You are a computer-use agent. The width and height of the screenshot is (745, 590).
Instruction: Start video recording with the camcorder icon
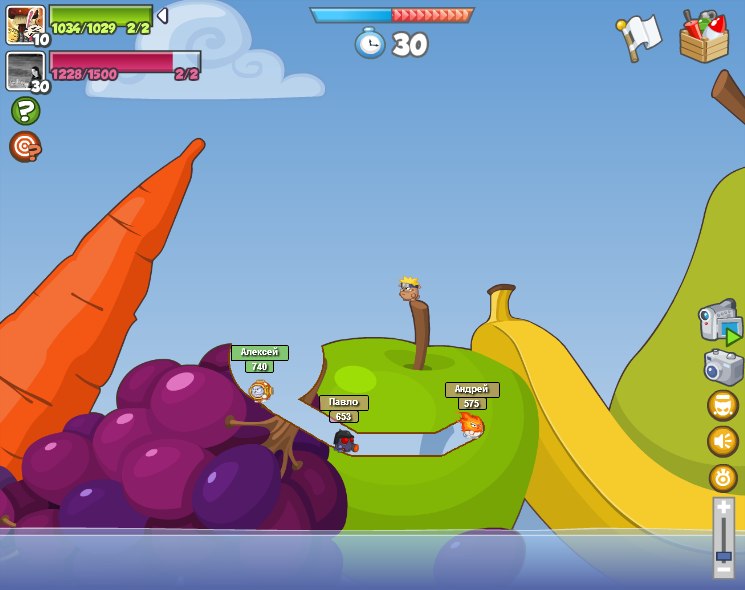(x=720, y=323)
